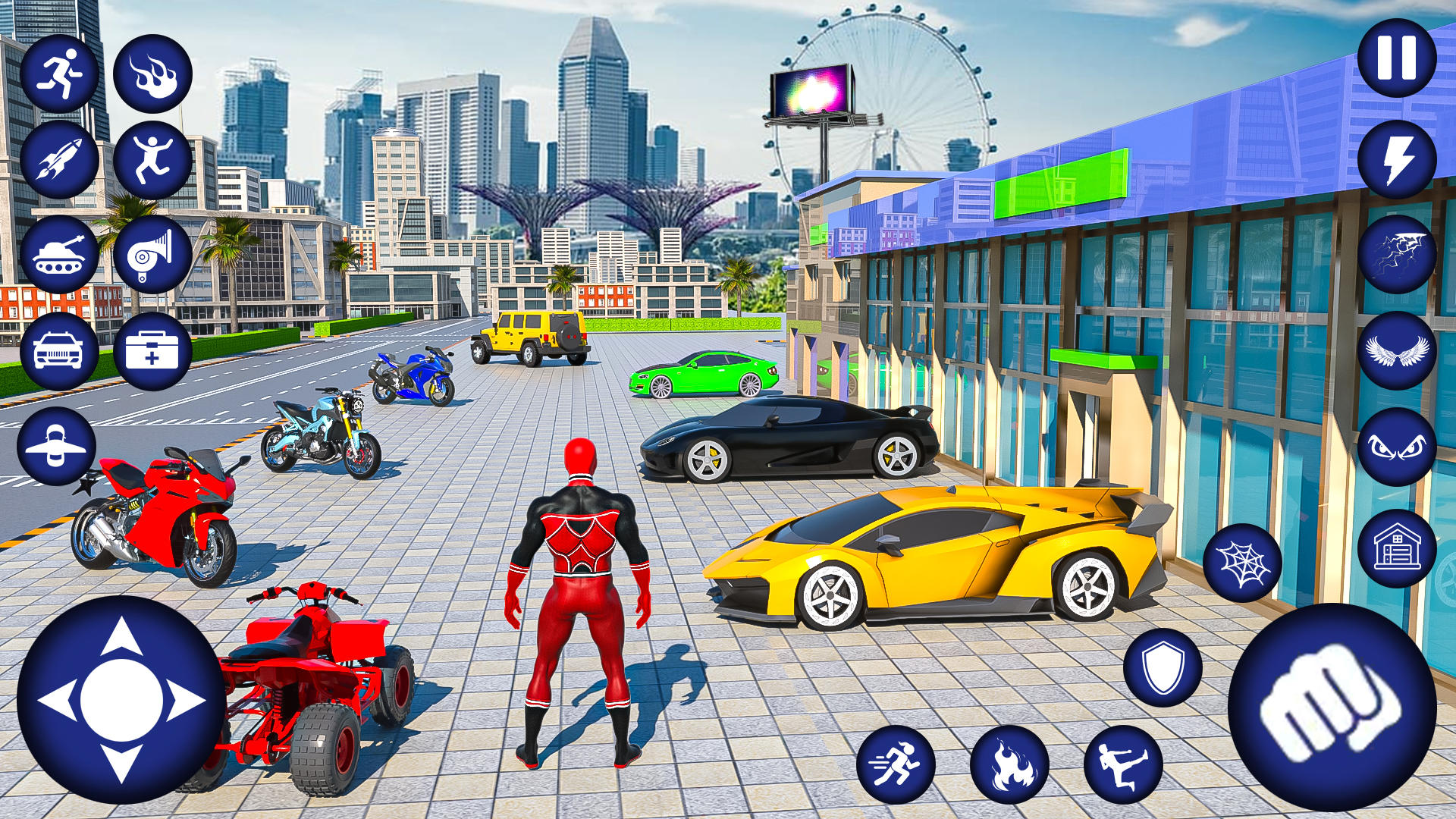Select the thunder strike ability

(1399, 254)
